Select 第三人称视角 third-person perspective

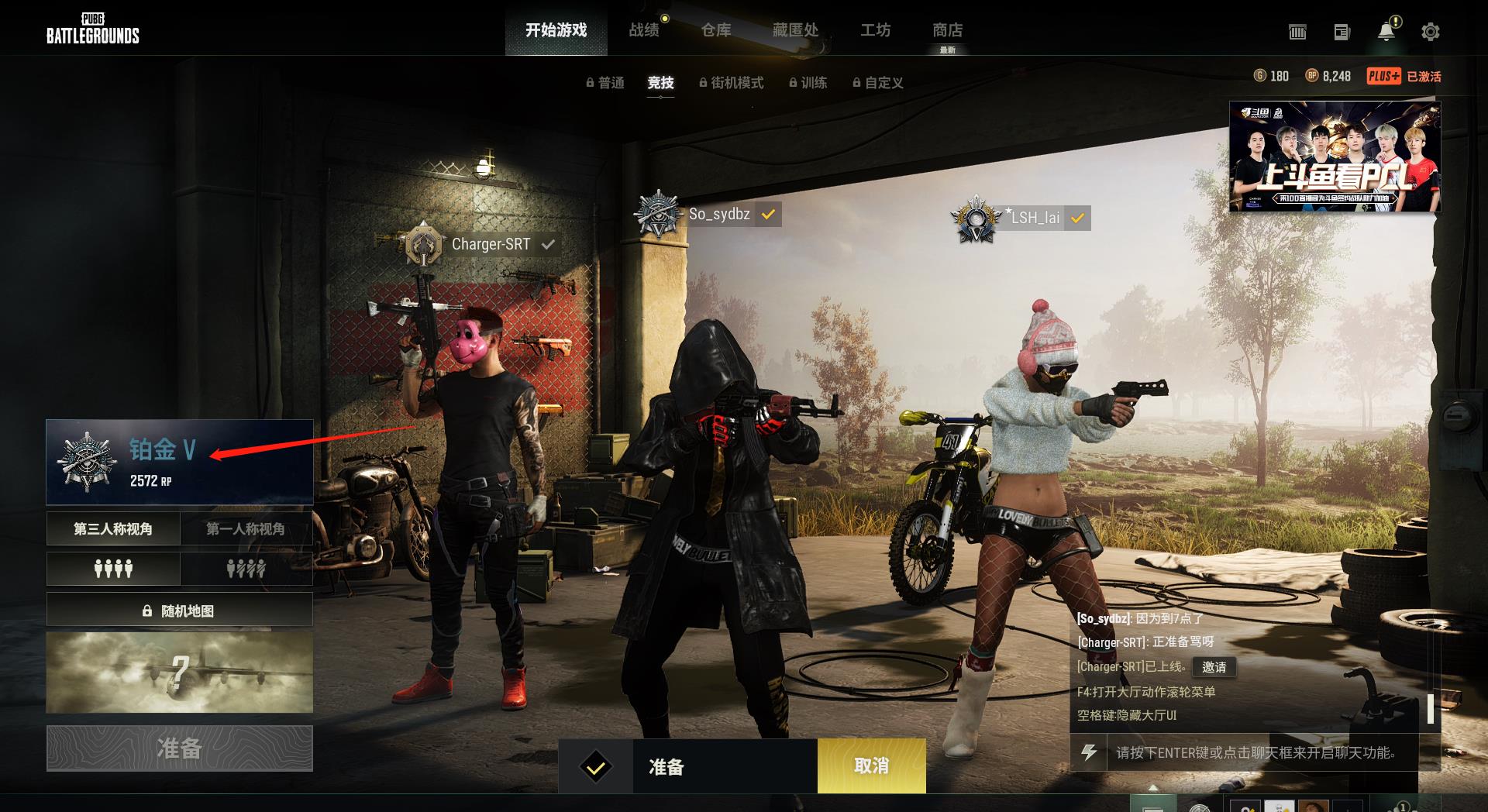(113, 528)
